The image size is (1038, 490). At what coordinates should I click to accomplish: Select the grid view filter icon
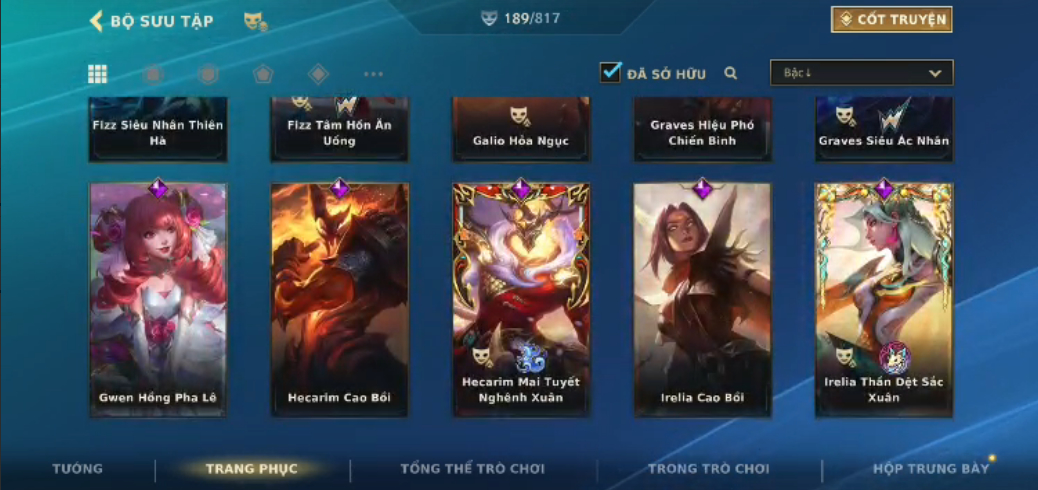coord(98,74)
